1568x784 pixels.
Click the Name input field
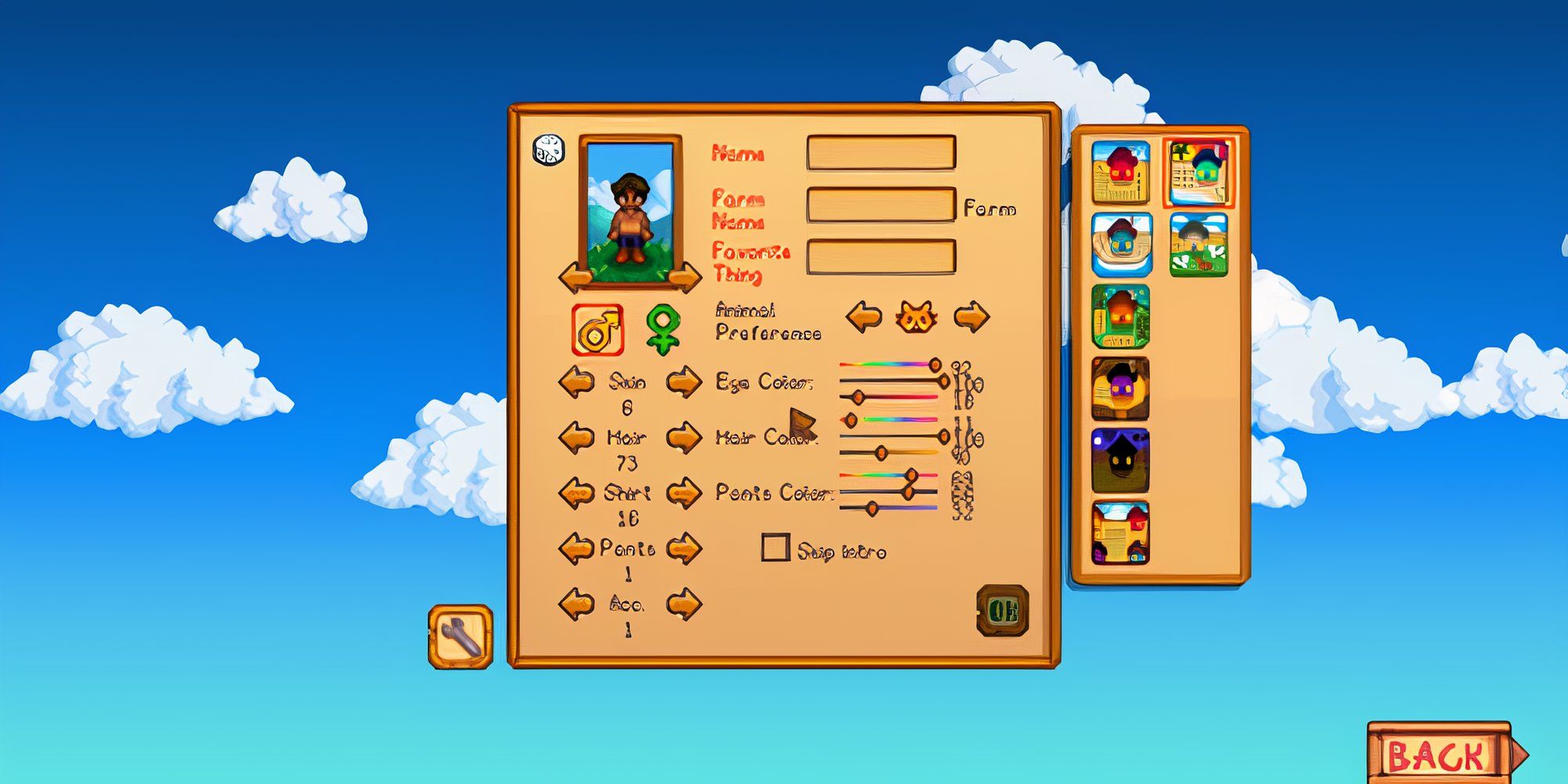[x=880, y=153]
